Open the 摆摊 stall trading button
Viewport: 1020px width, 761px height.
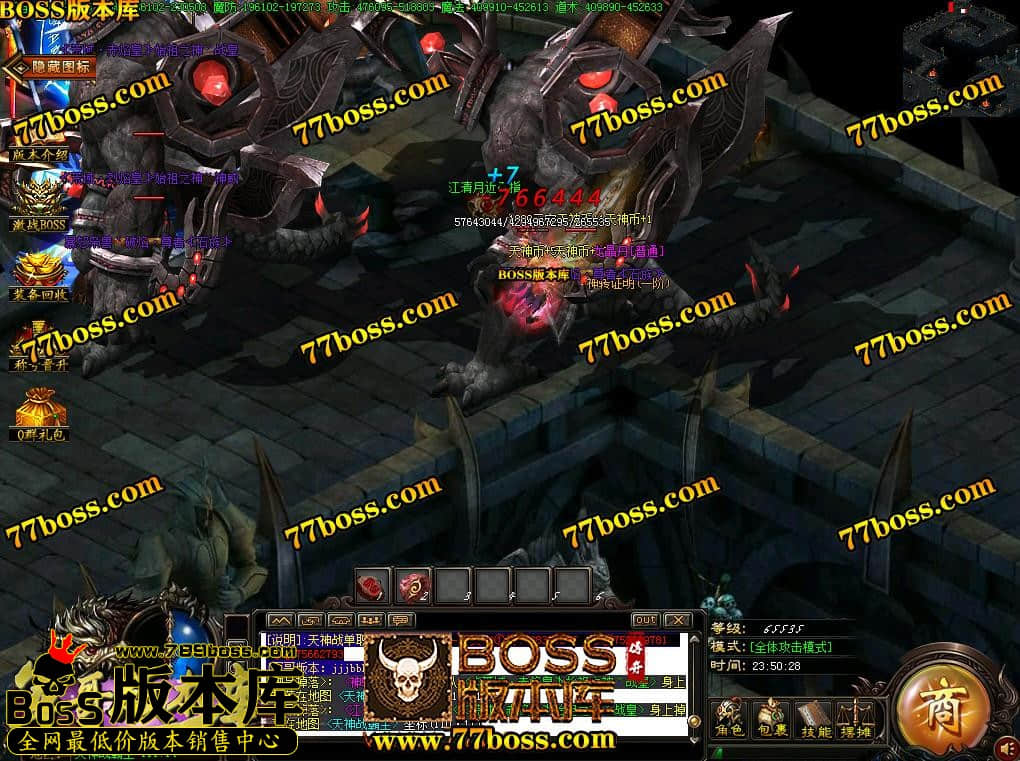(x=855, y=716)
